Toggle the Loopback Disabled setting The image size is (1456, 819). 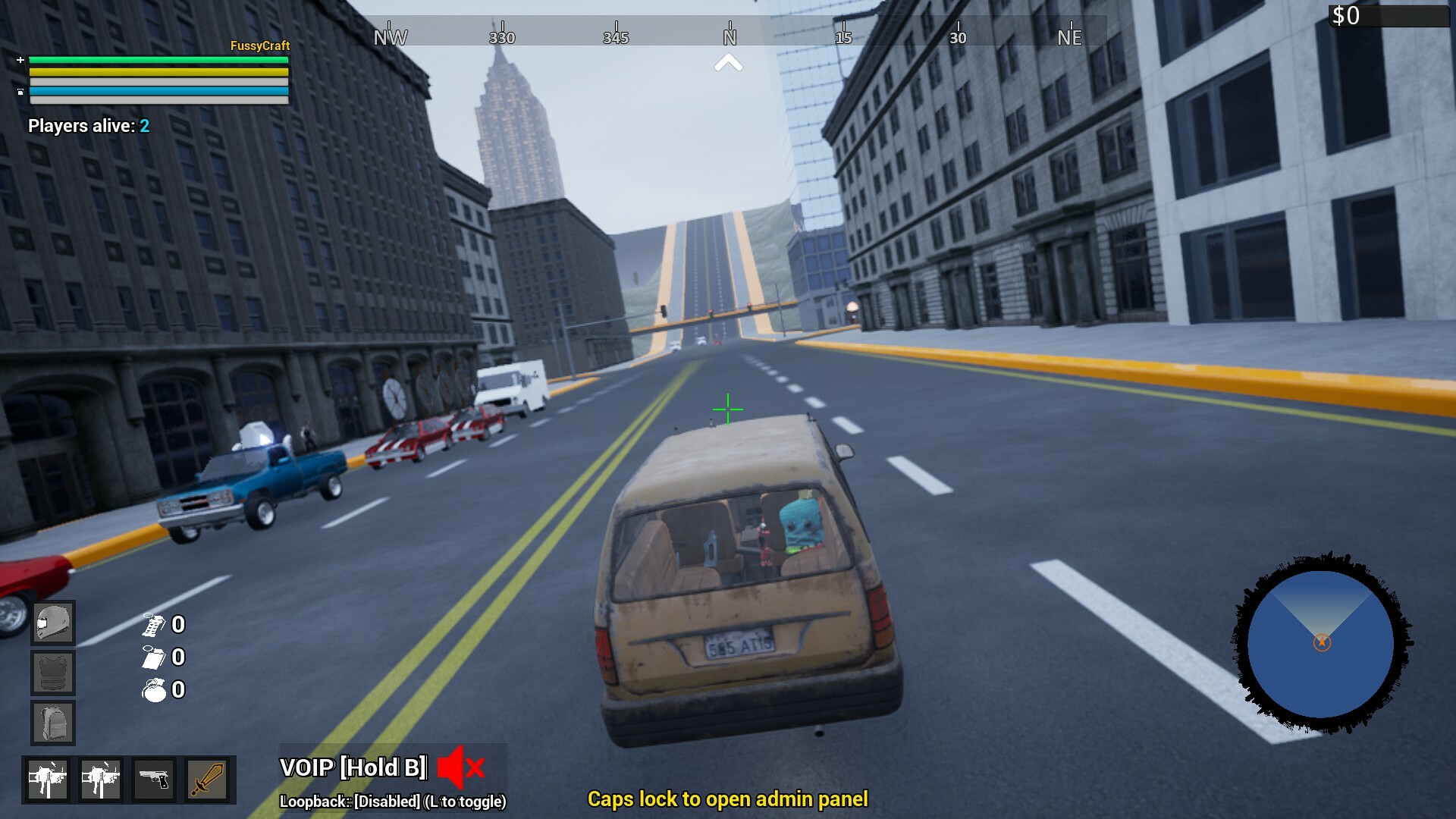click(391, 799)
